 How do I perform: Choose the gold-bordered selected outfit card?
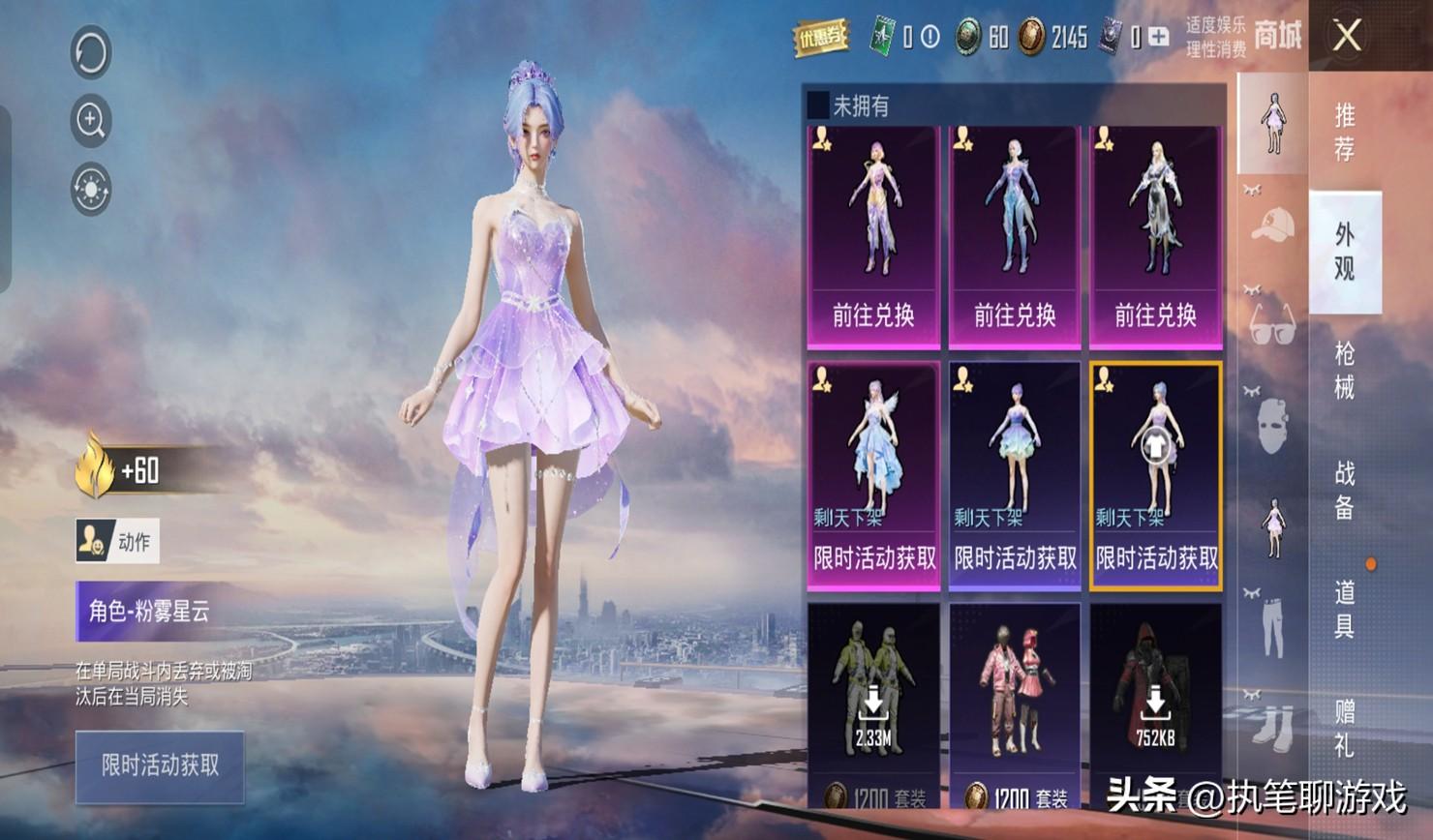pyautogui.click(x=1155, y=475)
